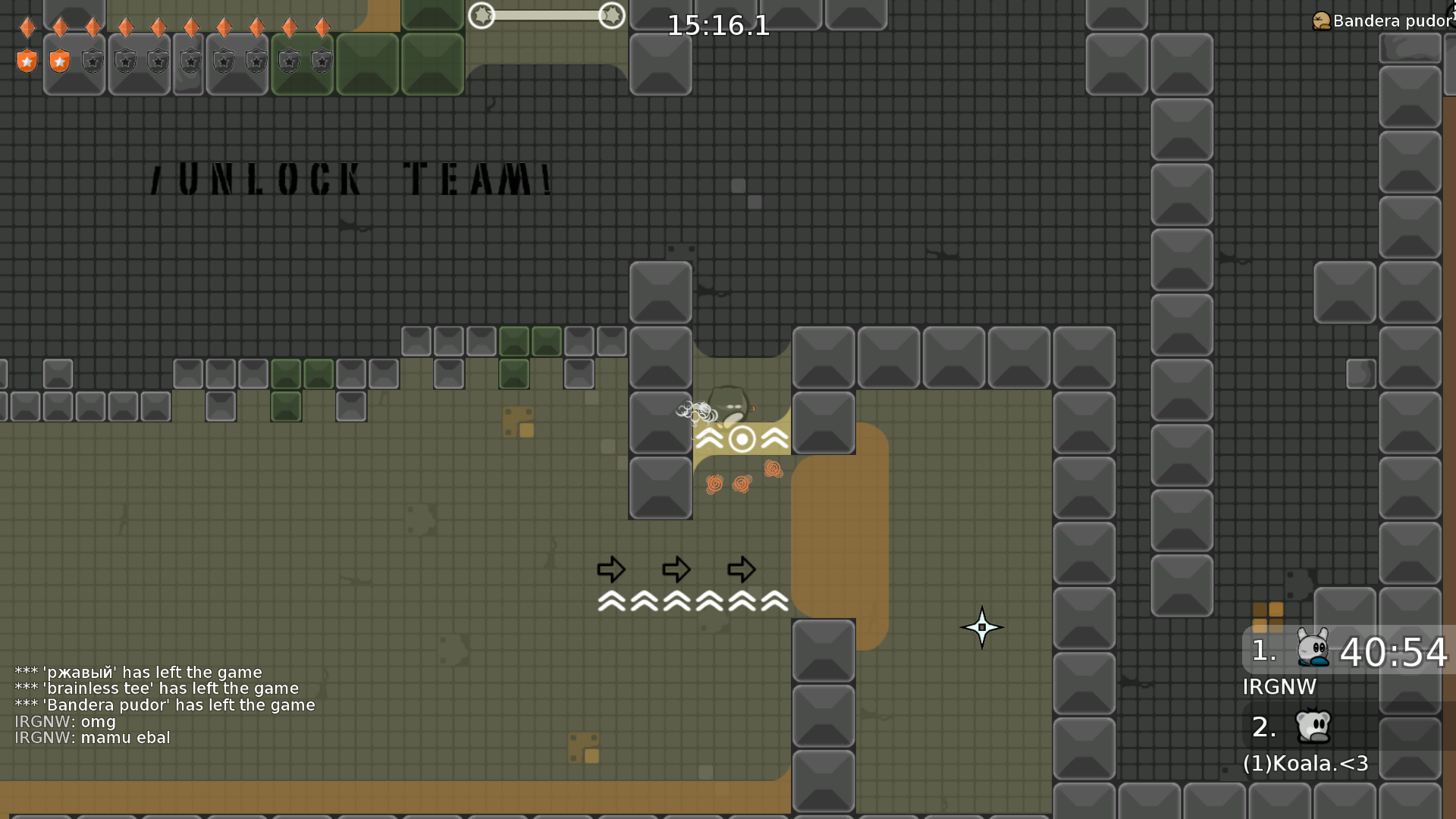Viewport: 1456px width, 819px height.
Task: Click the race progress bar at top center
Action: 548,15
